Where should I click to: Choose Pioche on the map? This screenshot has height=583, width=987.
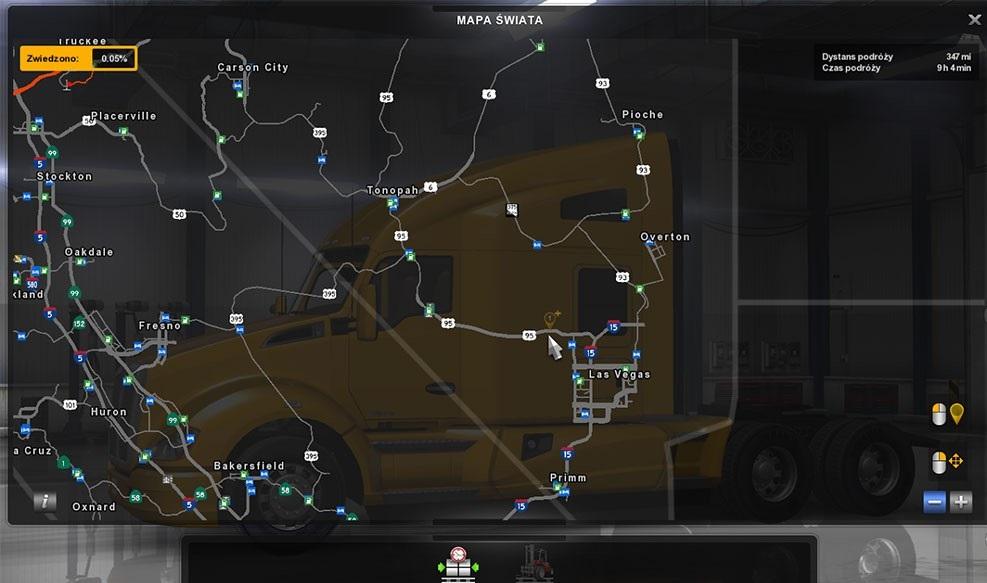[x=642, y=115]
